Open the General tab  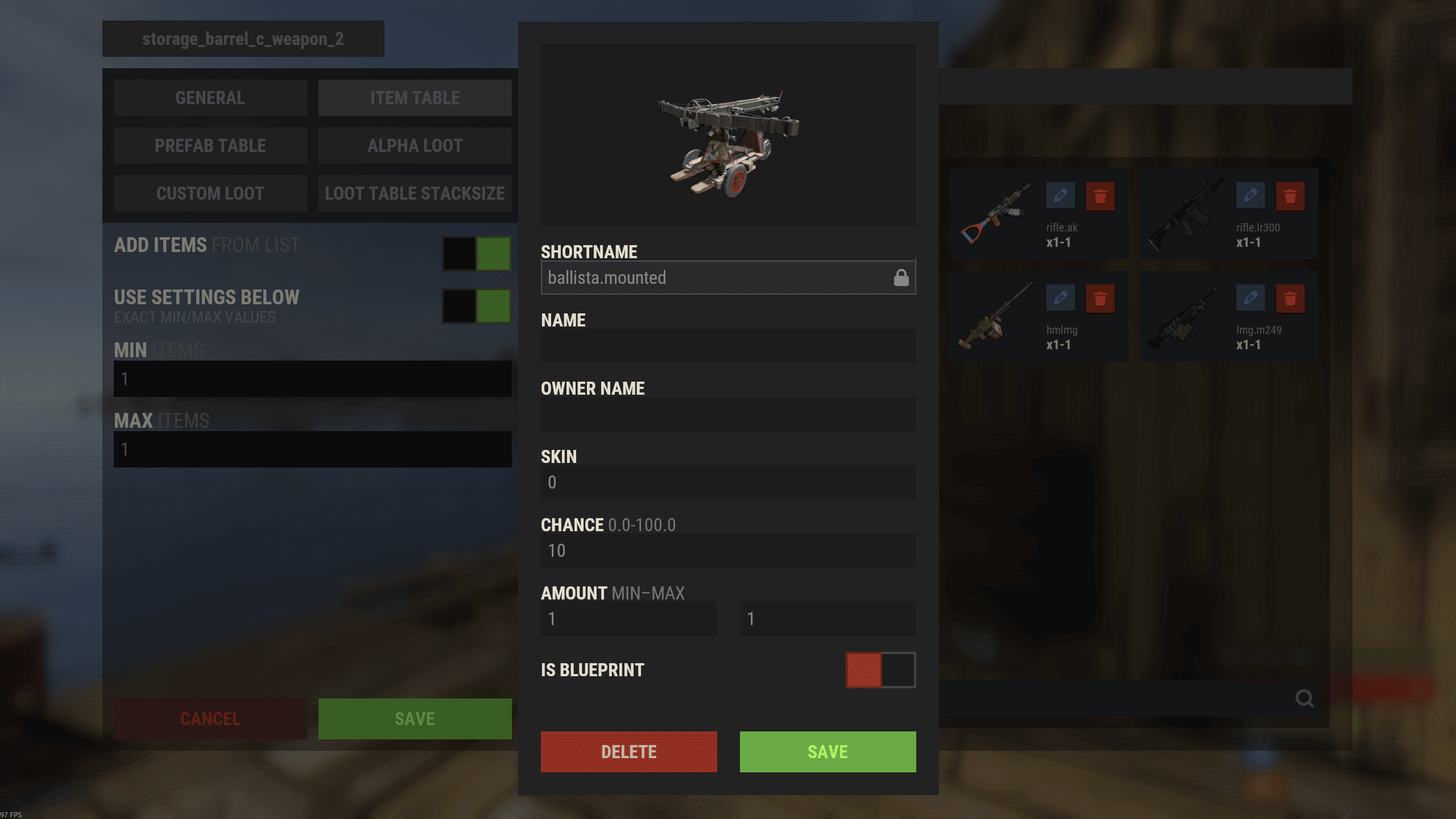[x=210, y=98]
